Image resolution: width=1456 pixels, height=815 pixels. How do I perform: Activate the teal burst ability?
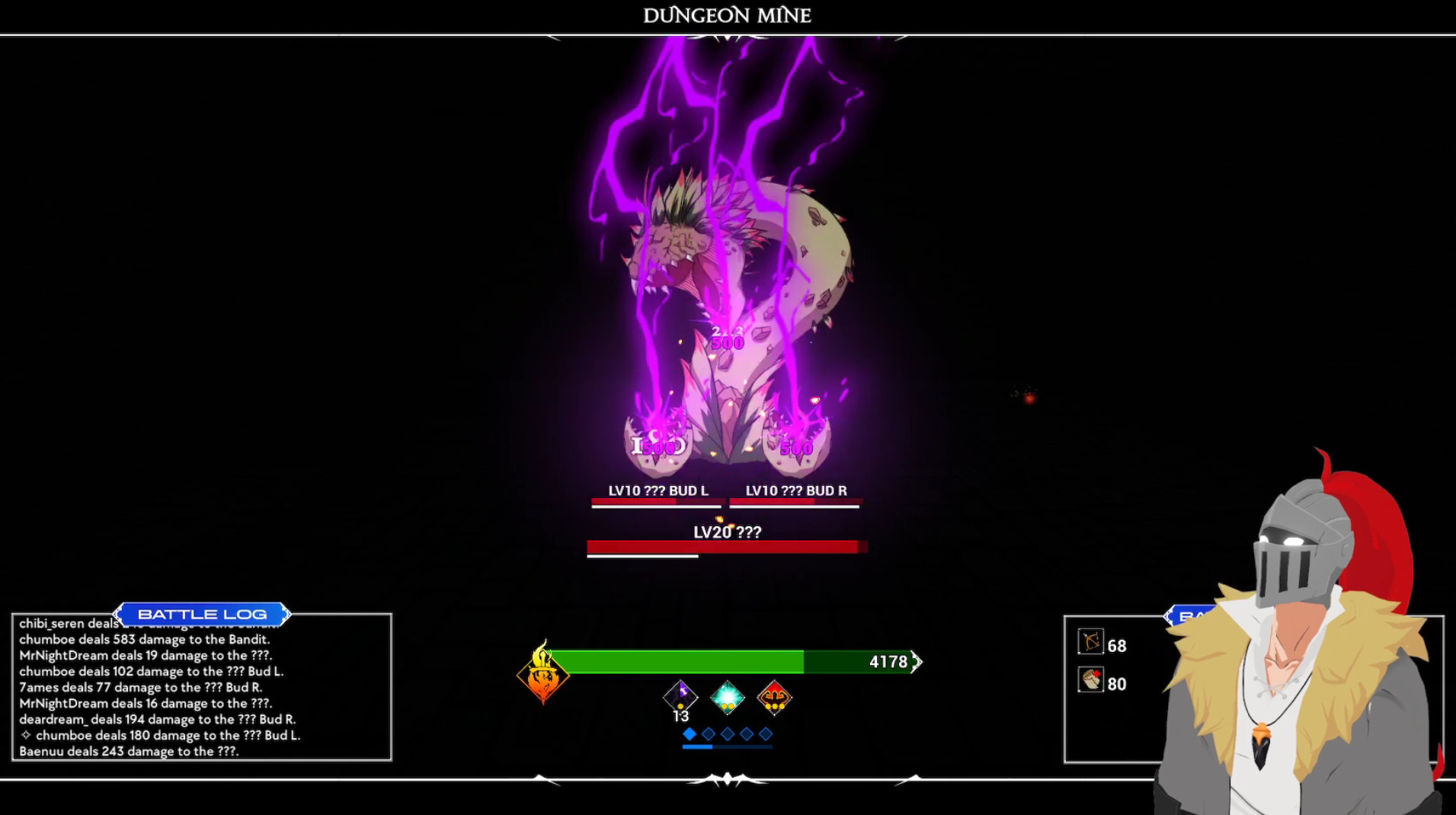[728, 696]
